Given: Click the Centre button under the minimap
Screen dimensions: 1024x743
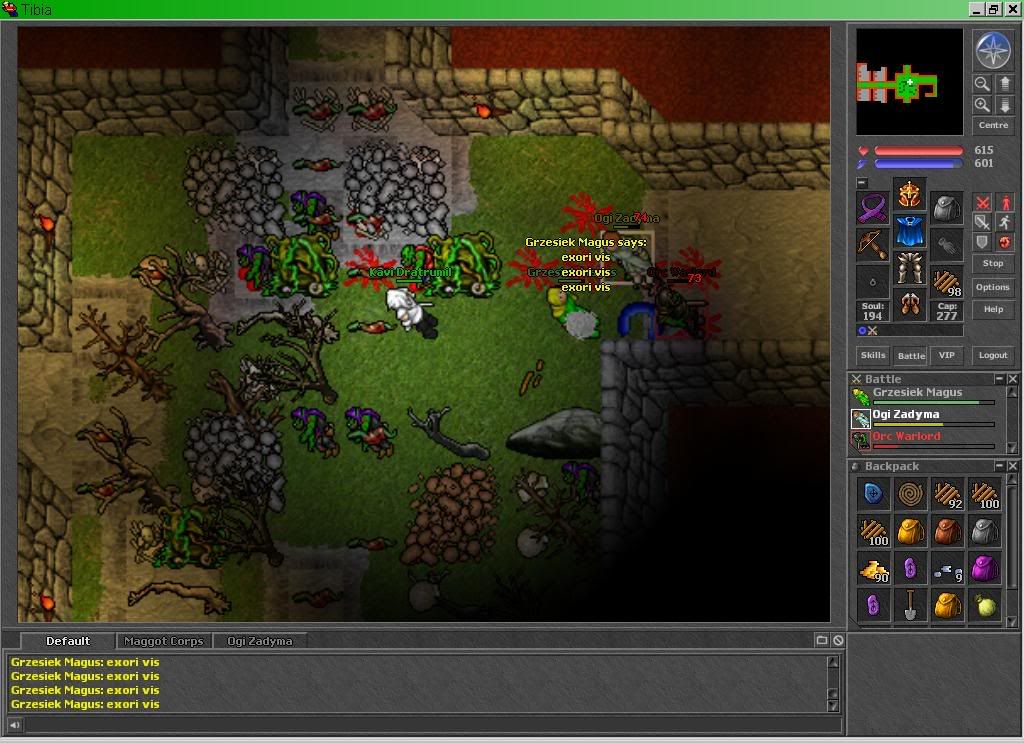Looking at the screenshot, I should point(993,125).
